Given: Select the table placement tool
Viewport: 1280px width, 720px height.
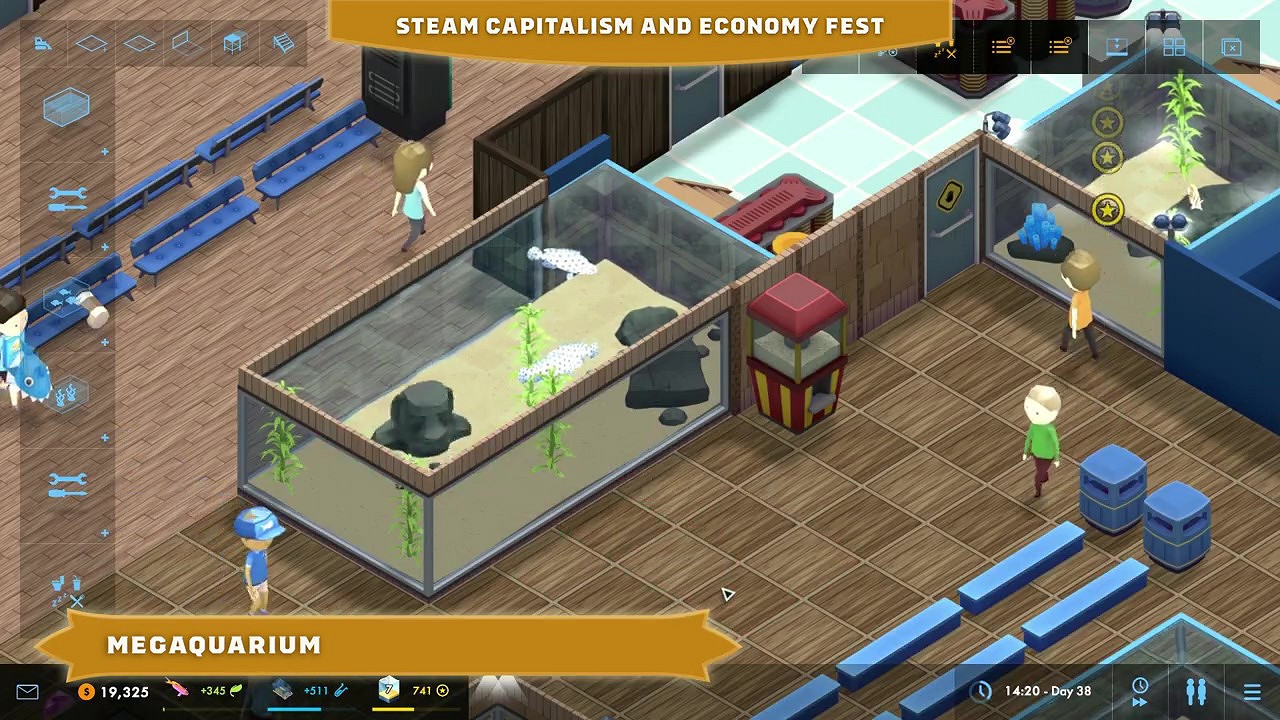Looking at the screenshot, I should 233,42.
